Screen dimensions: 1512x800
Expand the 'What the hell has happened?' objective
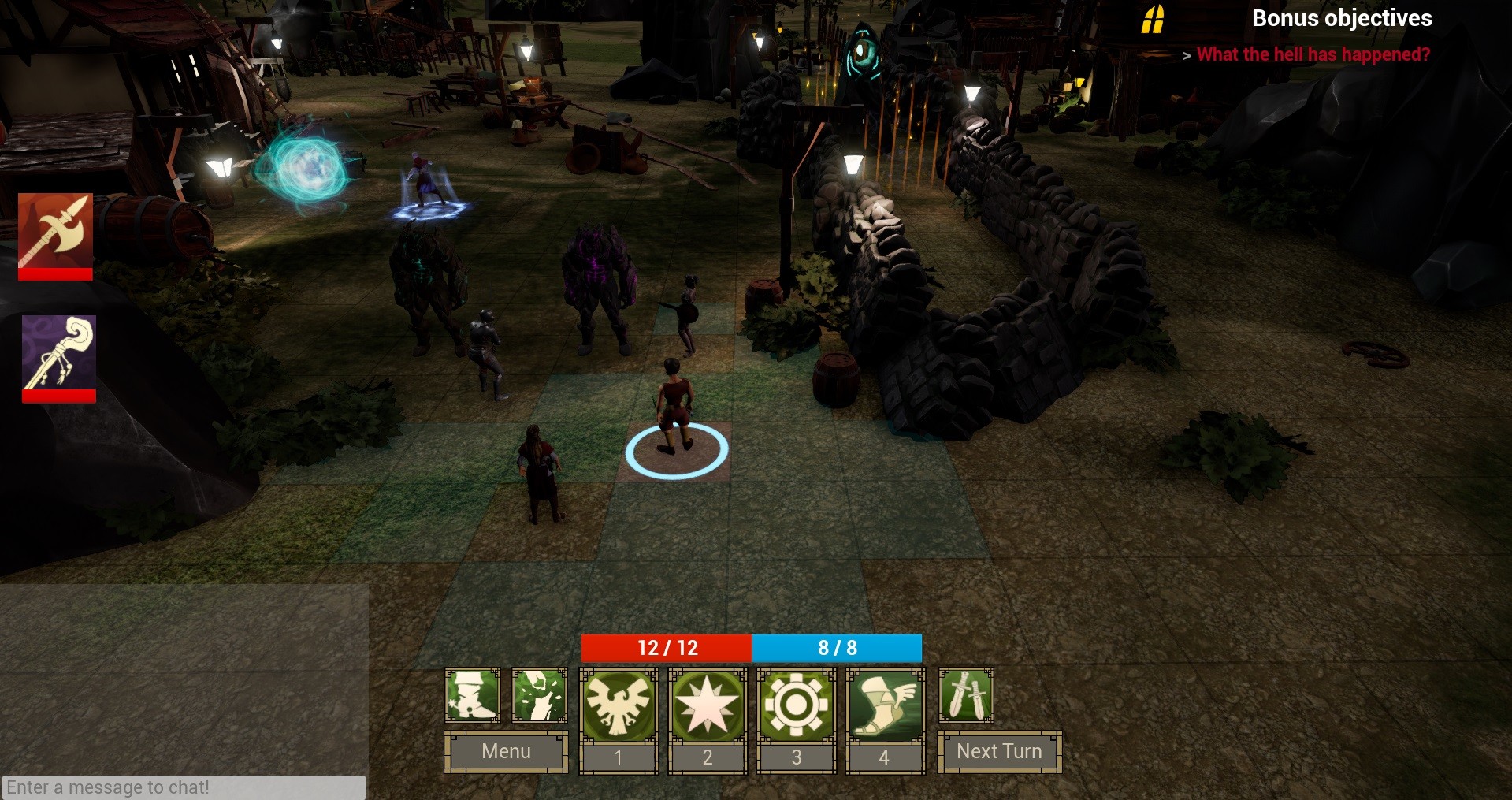click(1312, 54)
